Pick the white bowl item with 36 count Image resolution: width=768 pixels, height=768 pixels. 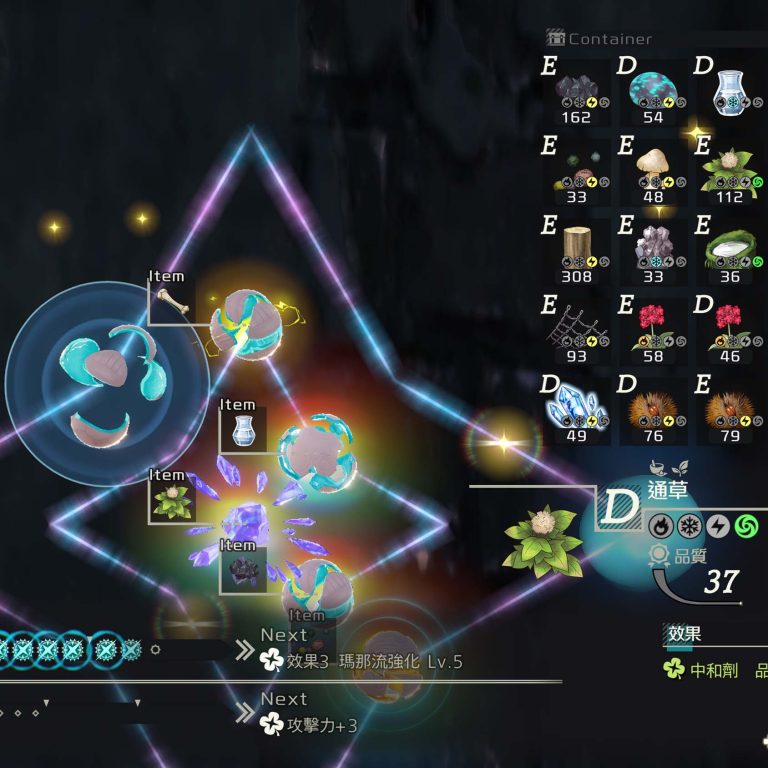[730, 250]
